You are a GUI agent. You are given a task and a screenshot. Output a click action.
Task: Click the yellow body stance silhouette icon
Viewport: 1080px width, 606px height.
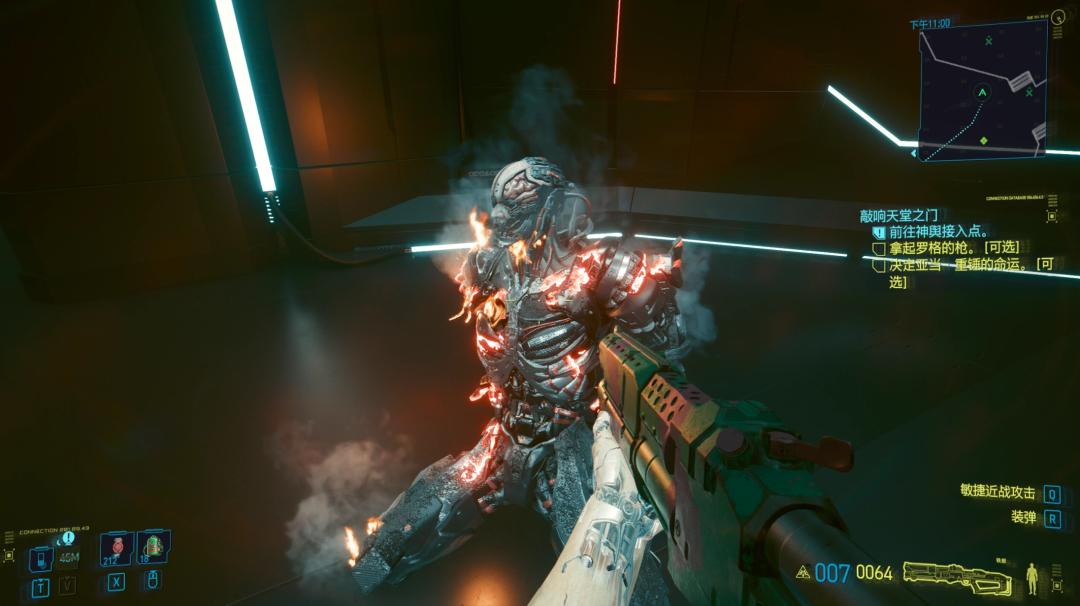tap(1033, 577)
